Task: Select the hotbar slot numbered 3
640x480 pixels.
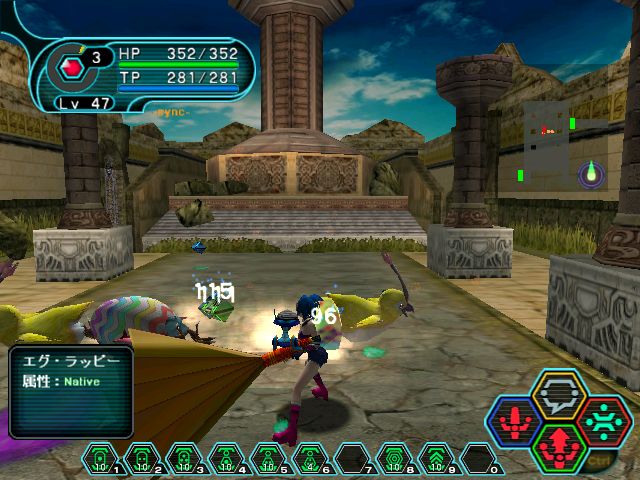Action: point(183,458)
